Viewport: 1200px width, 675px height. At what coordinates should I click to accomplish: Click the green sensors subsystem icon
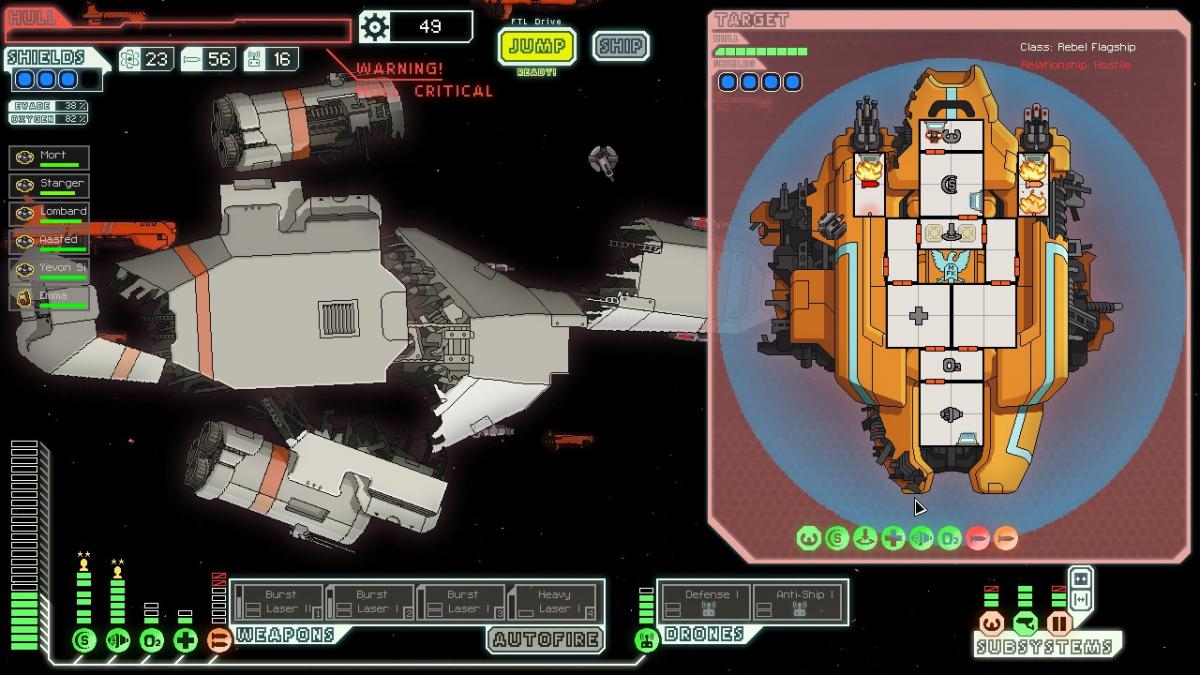[1024, 624]
